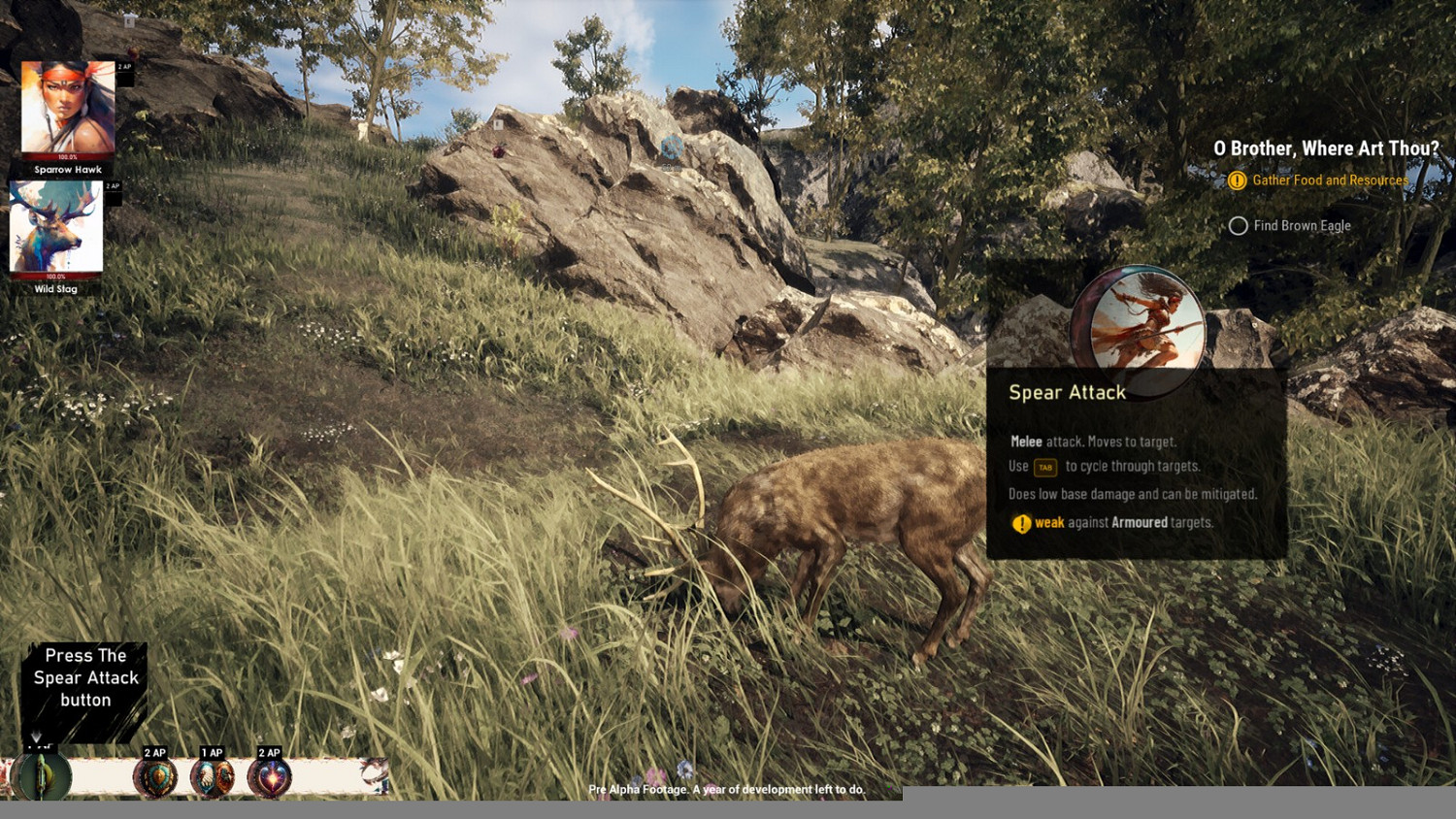Use the golden shield ability
This screenshot has height=819, width=1456.
click(x=155, y=777)
